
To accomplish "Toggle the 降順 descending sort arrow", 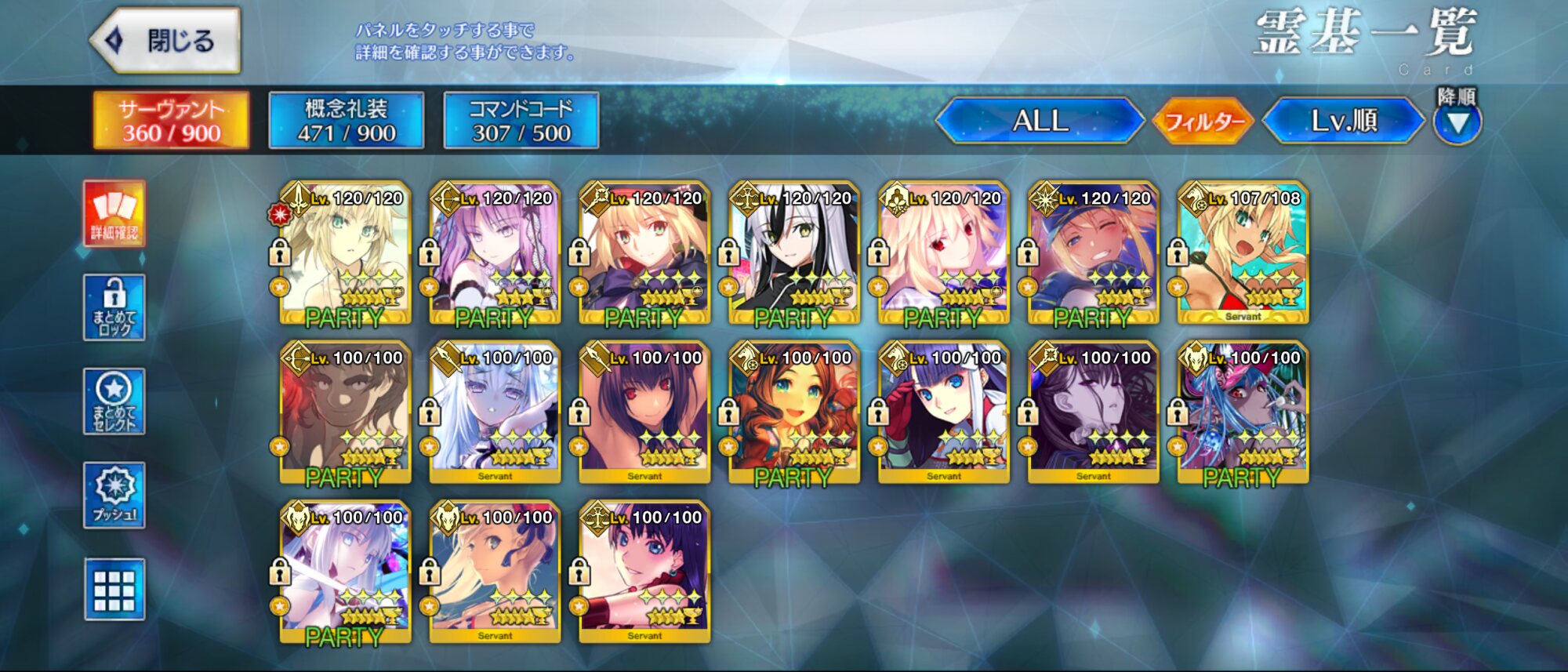I will pyautogui.click(x=1457, y=122).
